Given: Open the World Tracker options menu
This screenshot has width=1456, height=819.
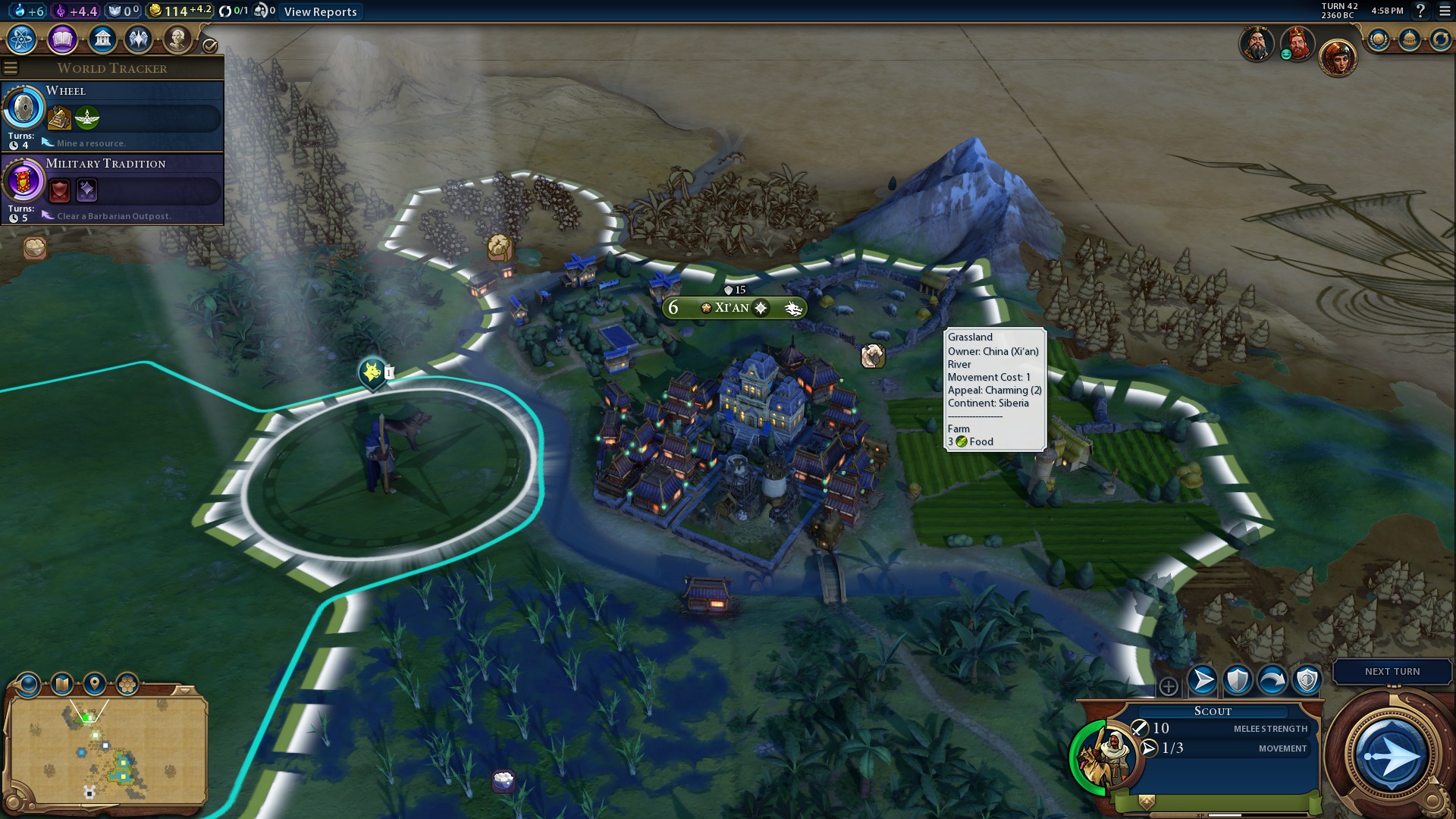Looking at the screenshot, I should [x=11, y=68].
